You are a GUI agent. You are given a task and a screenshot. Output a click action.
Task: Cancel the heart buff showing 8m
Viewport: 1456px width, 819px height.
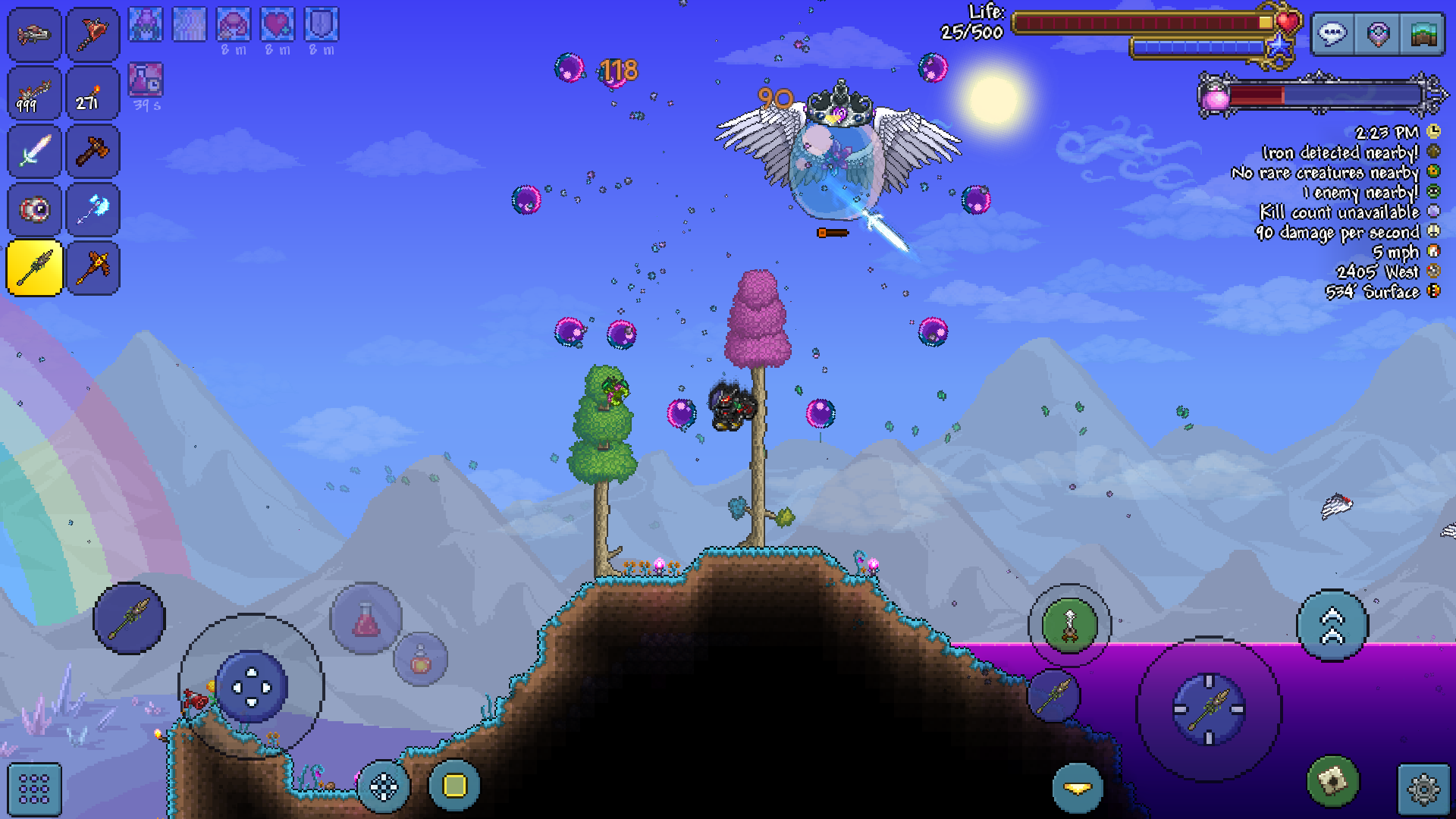tap(276, 23)
